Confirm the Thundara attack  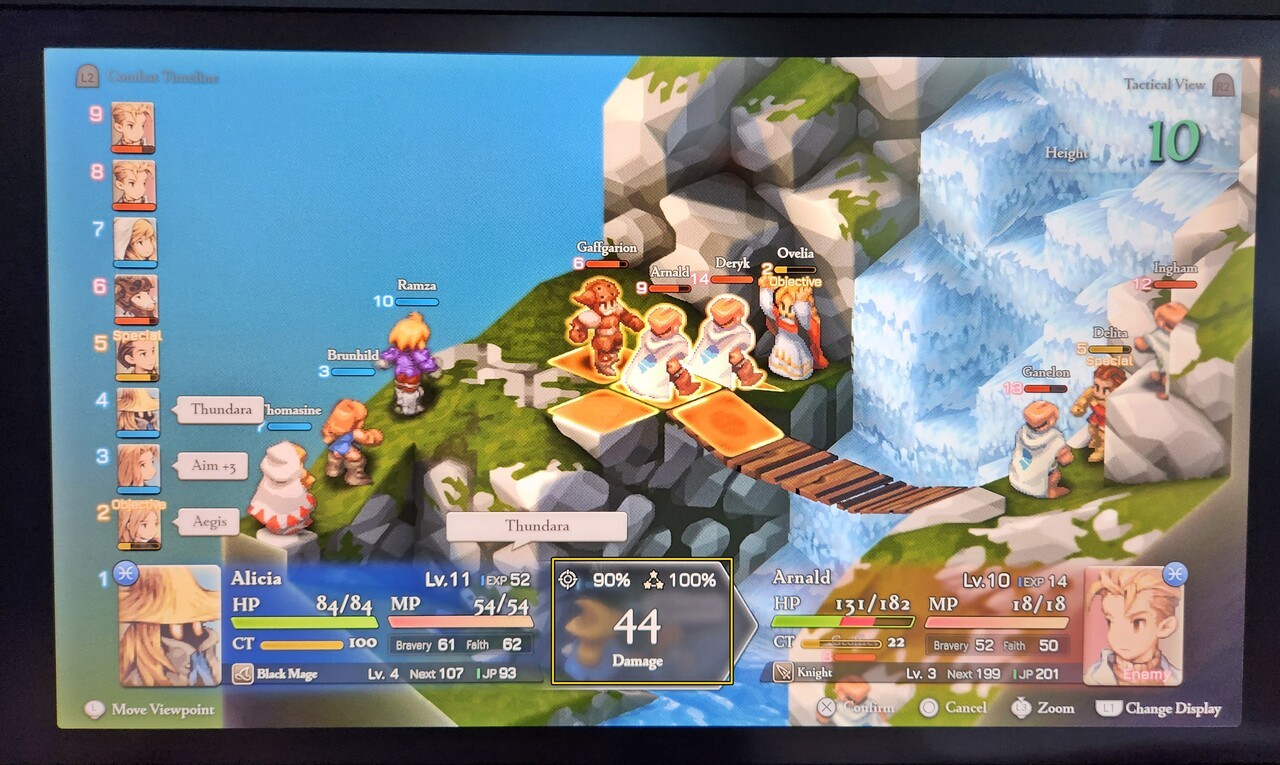coord(857,707)
